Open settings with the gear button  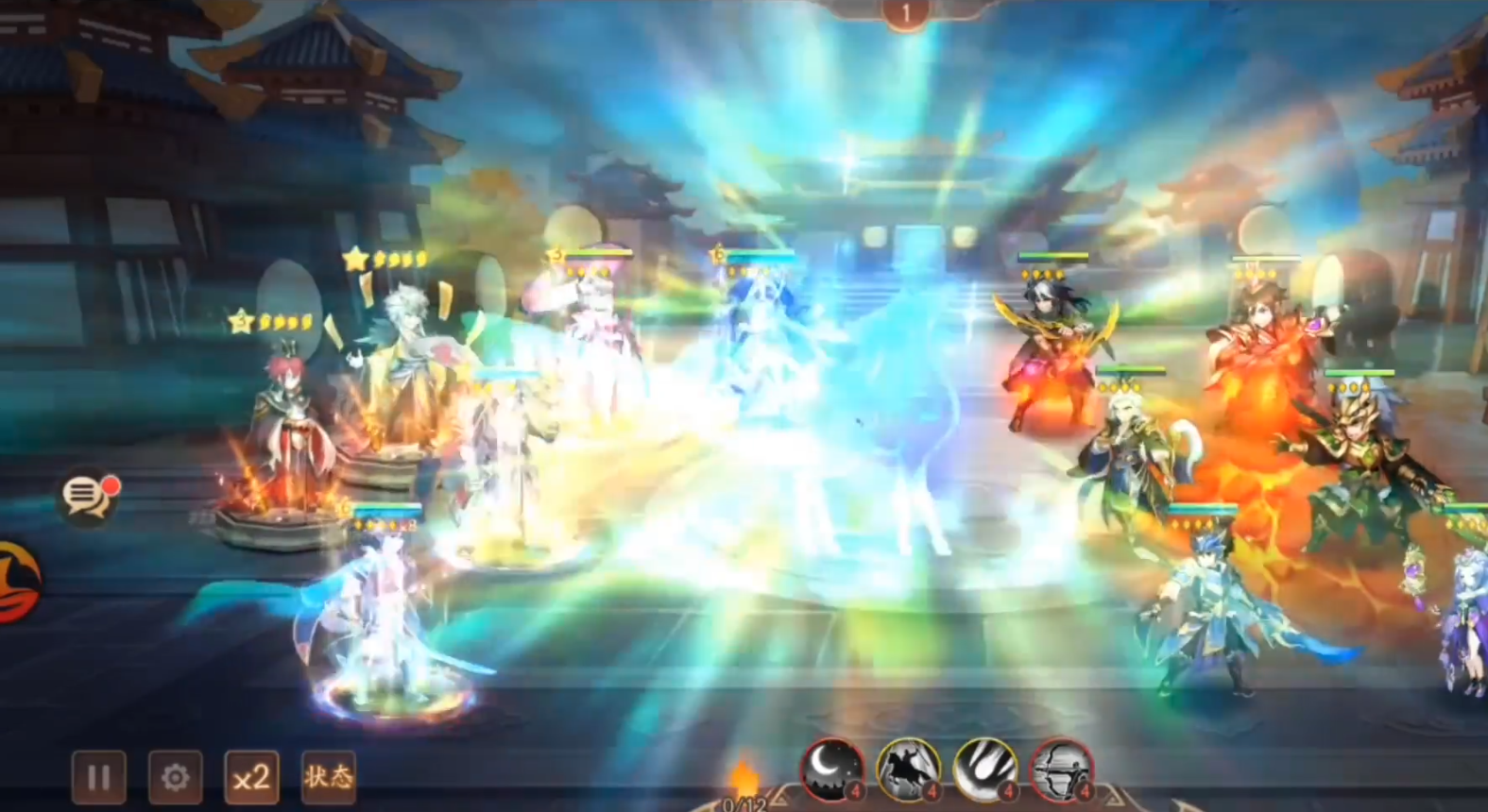[x=175, y=777]
